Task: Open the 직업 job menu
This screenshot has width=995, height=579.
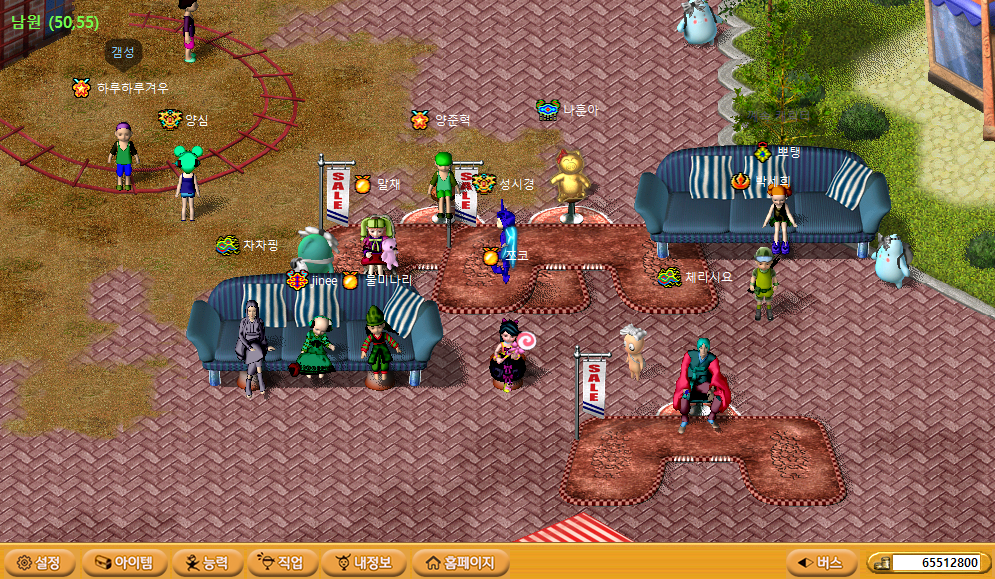Action: click(x=283, y=563)
